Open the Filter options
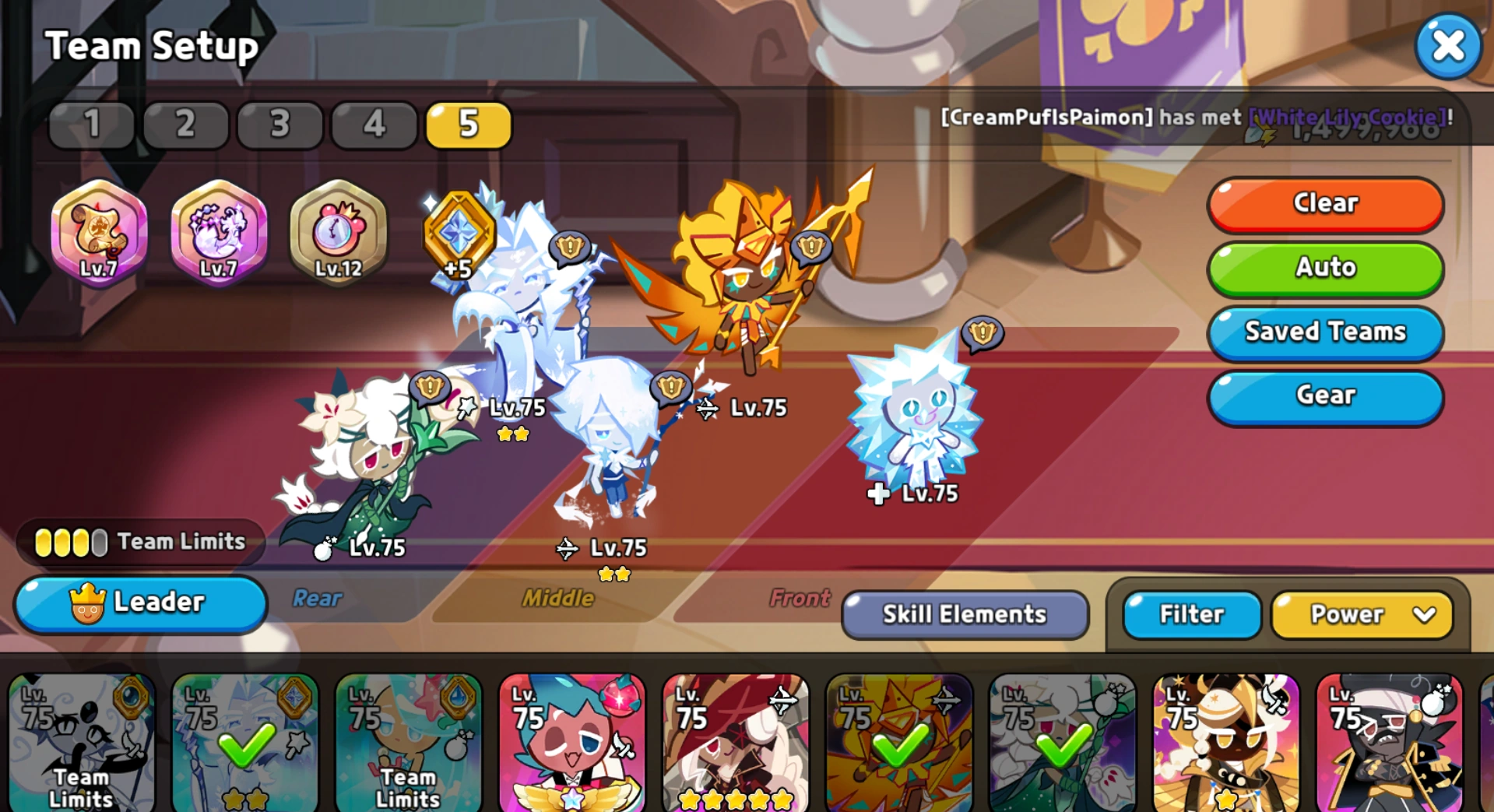The image size is (1494, 812). pyautogui.click(x=1190, y=614)
